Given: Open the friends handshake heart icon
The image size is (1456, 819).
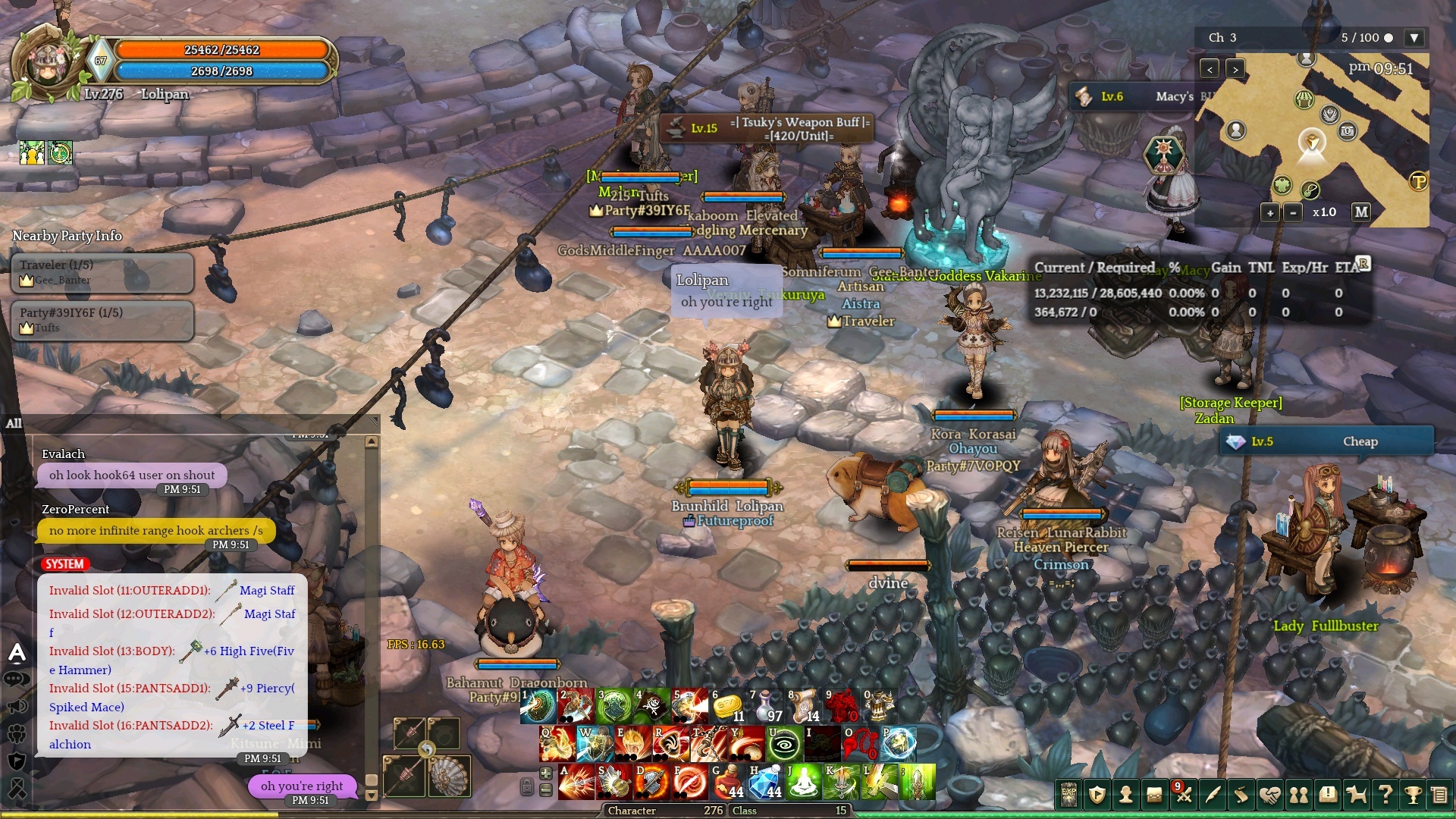Looking at the screenshot, I should [x=1270, y=795].
